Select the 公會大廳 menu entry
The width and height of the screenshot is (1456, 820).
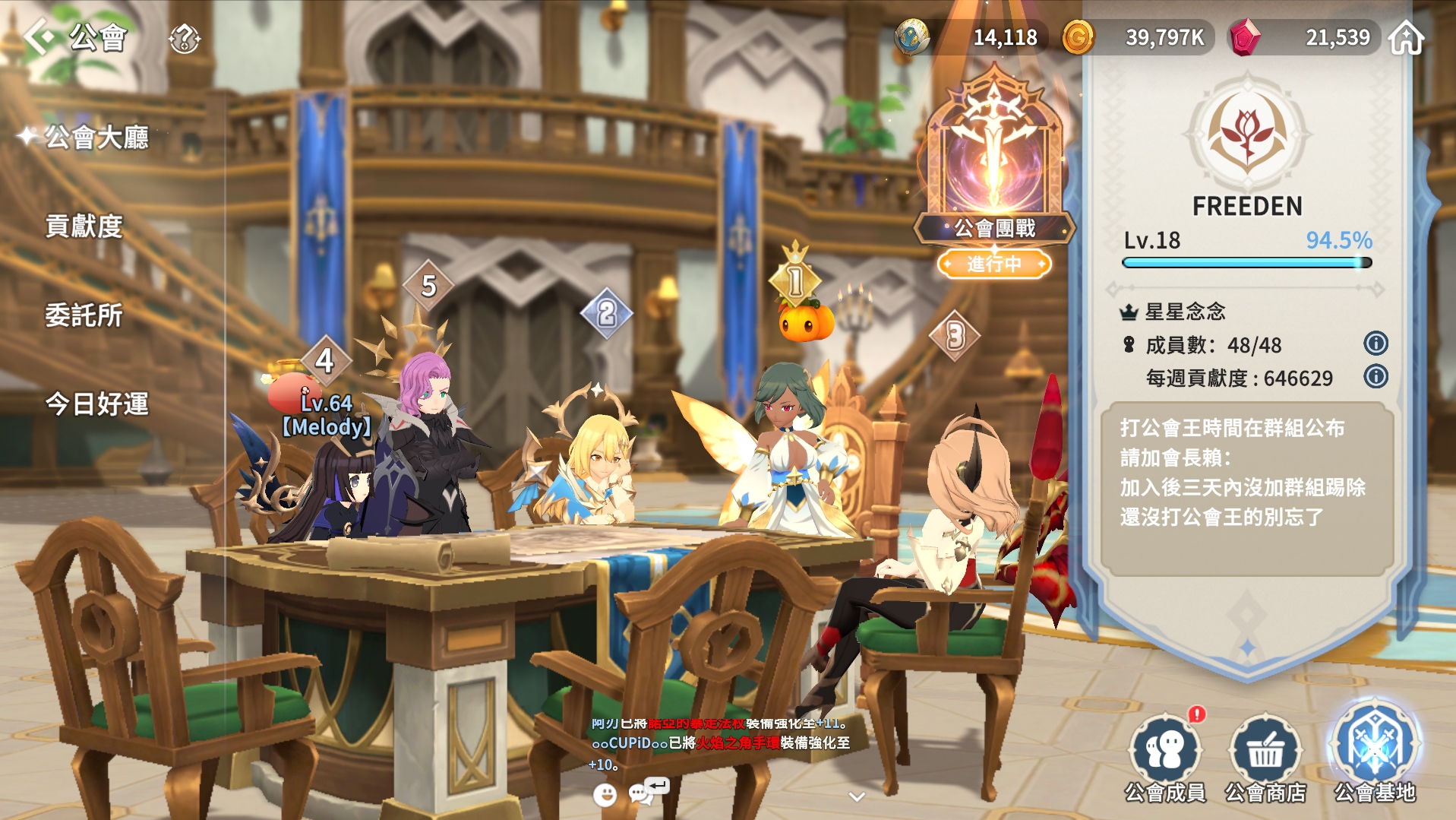tap(96, 138)
